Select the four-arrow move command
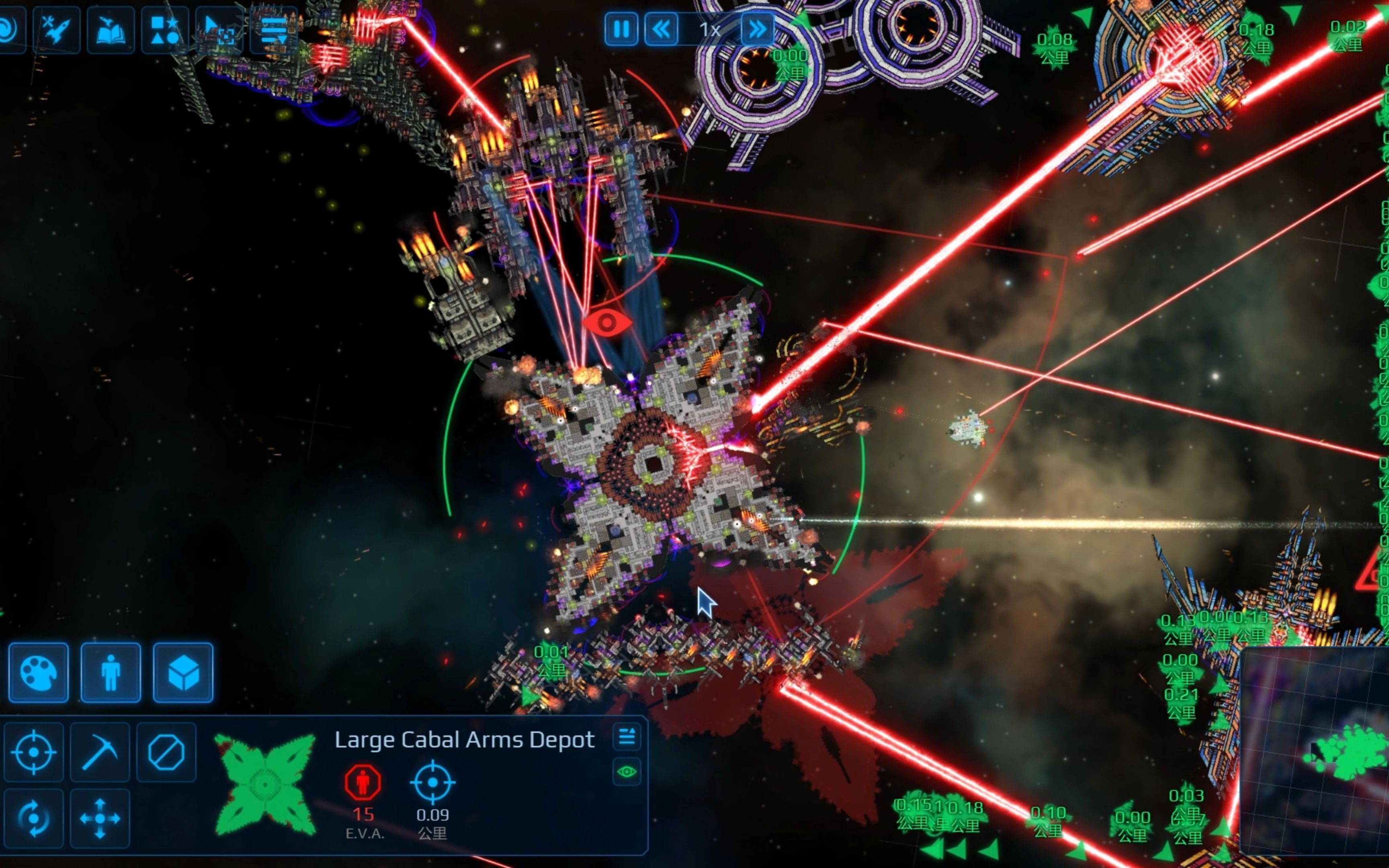The height and width of the screenshot is (868, 1389). [x=100, y=818]
